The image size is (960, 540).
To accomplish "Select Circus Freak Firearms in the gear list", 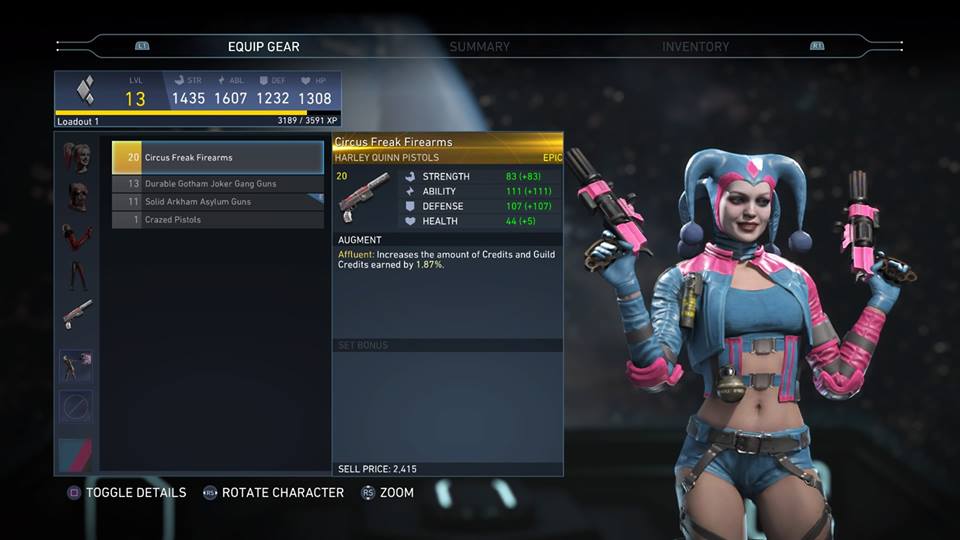I will pos(218,158).
